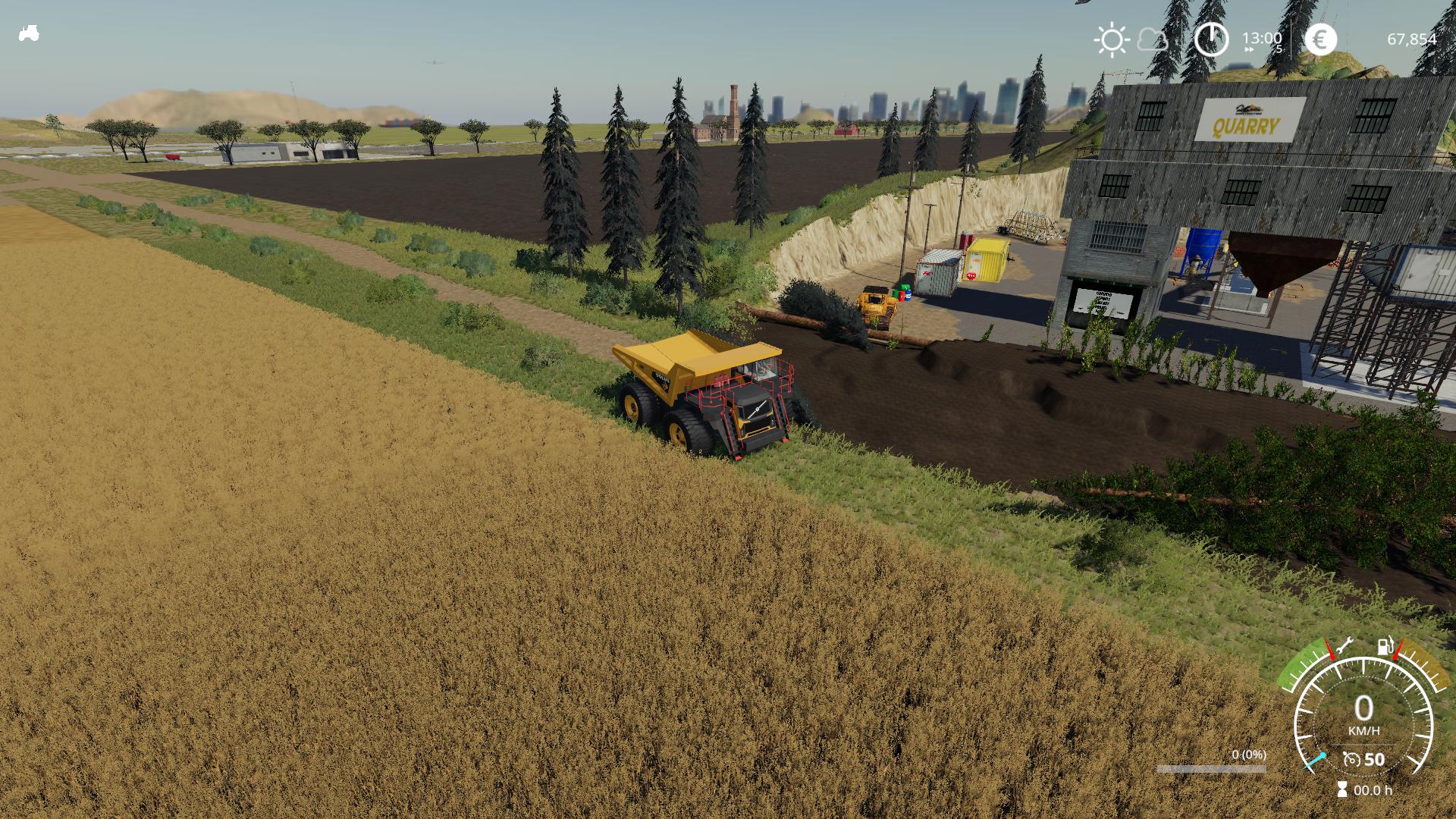
Task: Click the cloud forecast icon
Action: click(1153, 39)
